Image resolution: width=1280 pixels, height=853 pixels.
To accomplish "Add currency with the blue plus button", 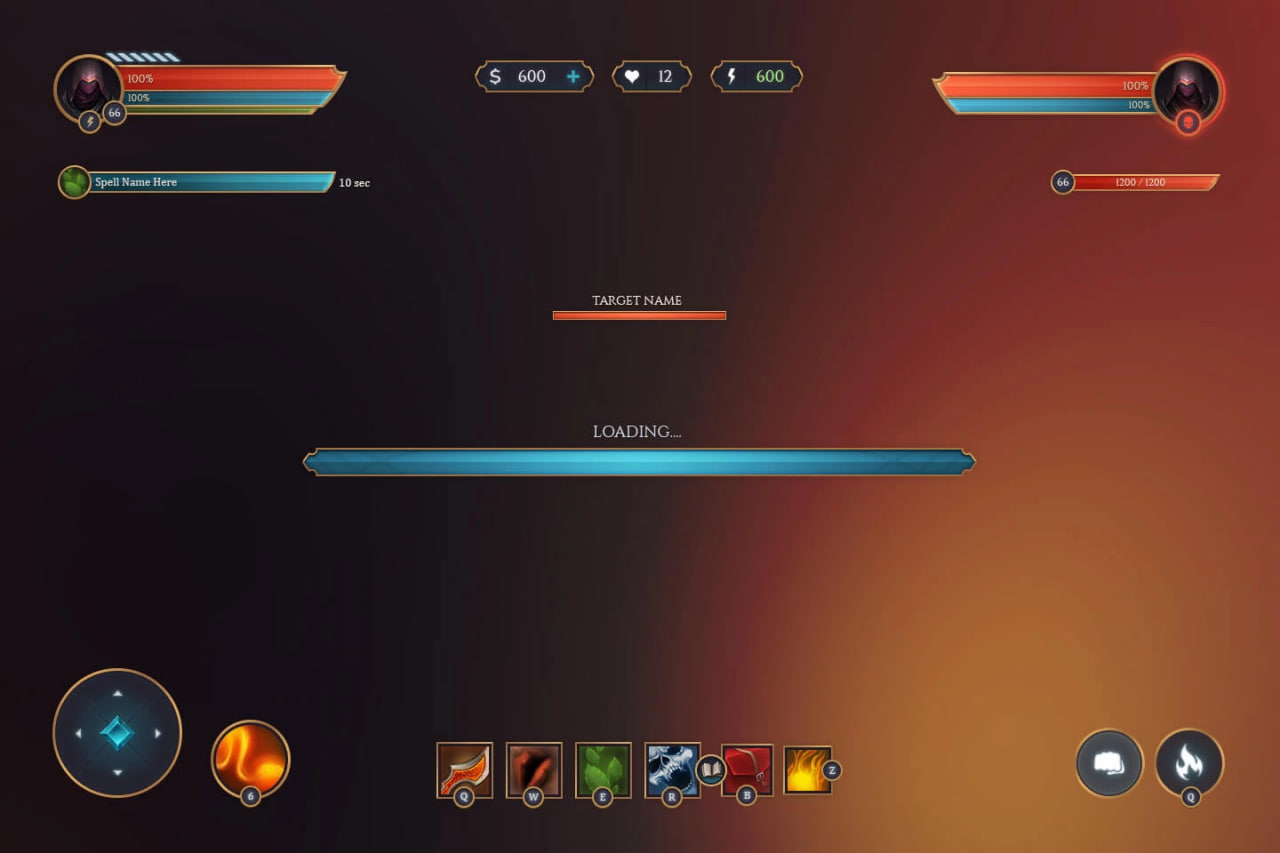I will (x=573, y=77).
